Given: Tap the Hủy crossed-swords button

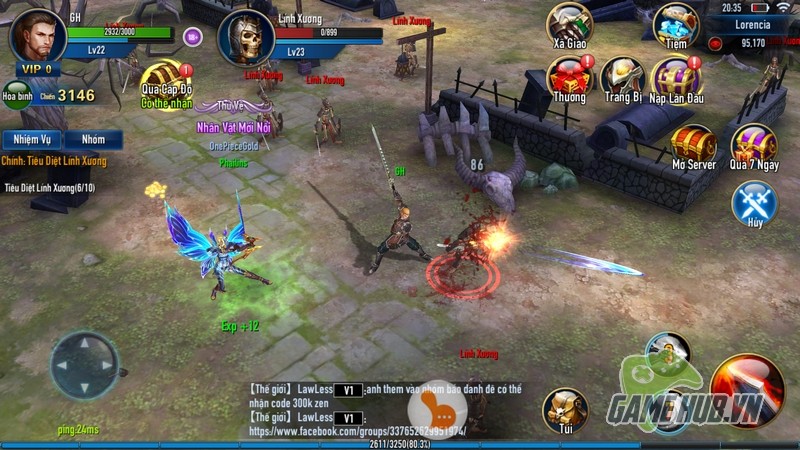Looking at the screenshot, I should click(753, 203).
